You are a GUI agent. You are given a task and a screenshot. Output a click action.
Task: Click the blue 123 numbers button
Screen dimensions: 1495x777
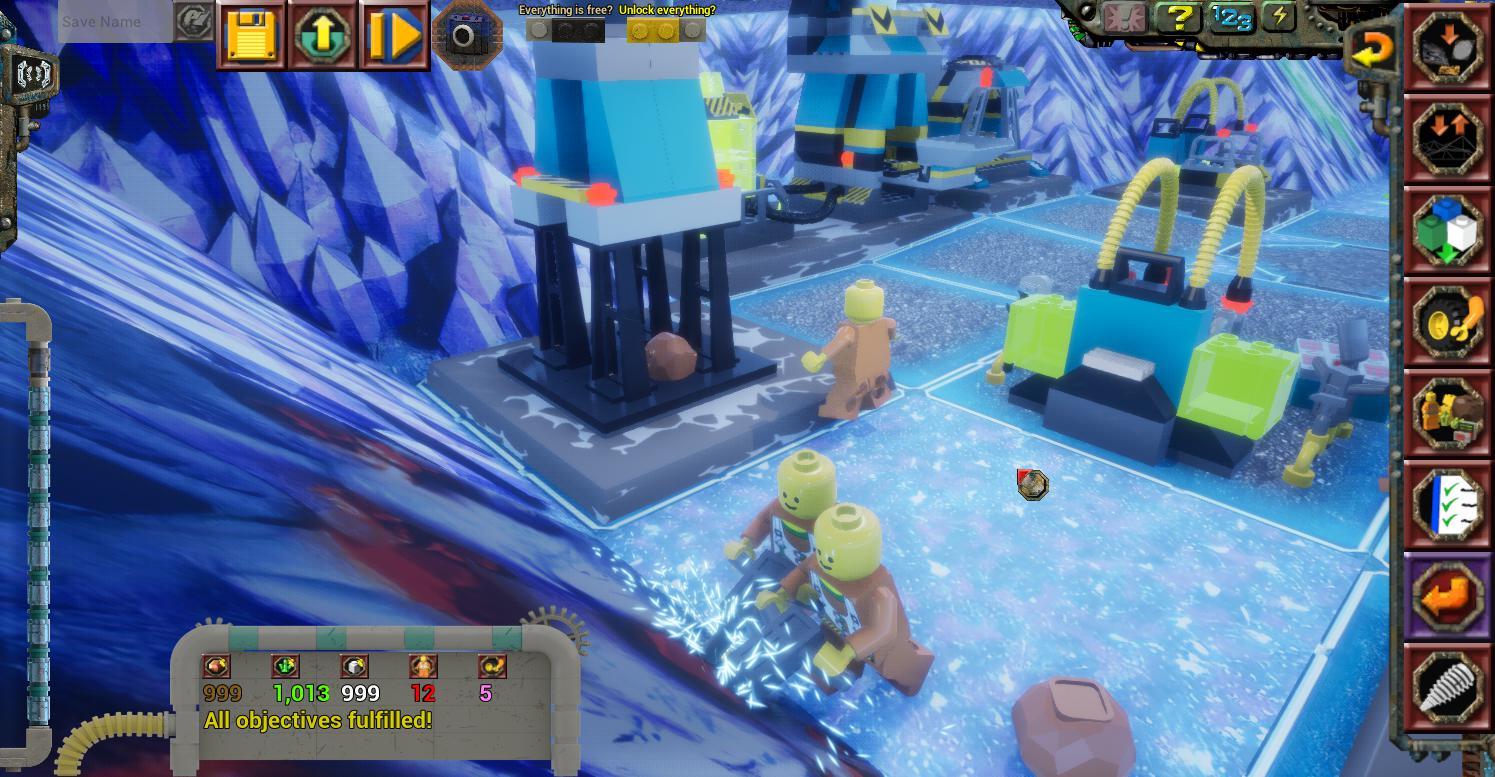[x=1231, y=18]
